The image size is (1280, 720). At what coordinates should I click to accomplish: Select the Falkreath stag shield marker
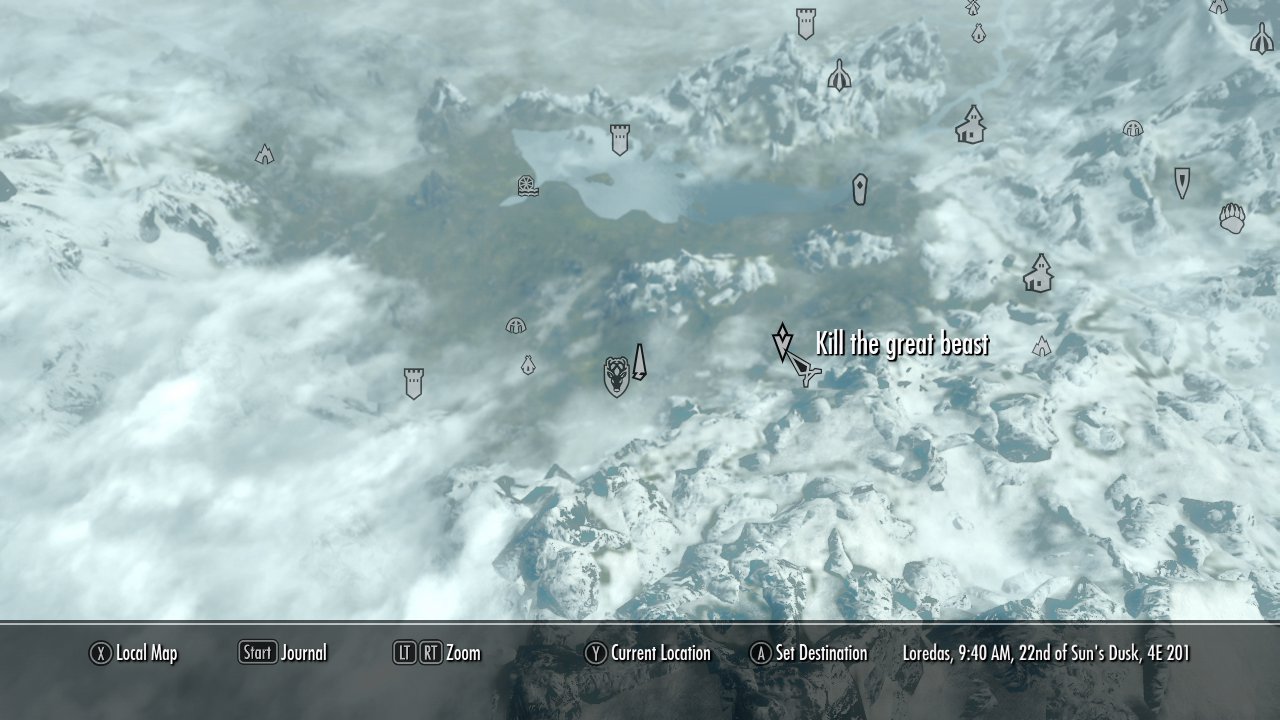click(x=617, y=376)
